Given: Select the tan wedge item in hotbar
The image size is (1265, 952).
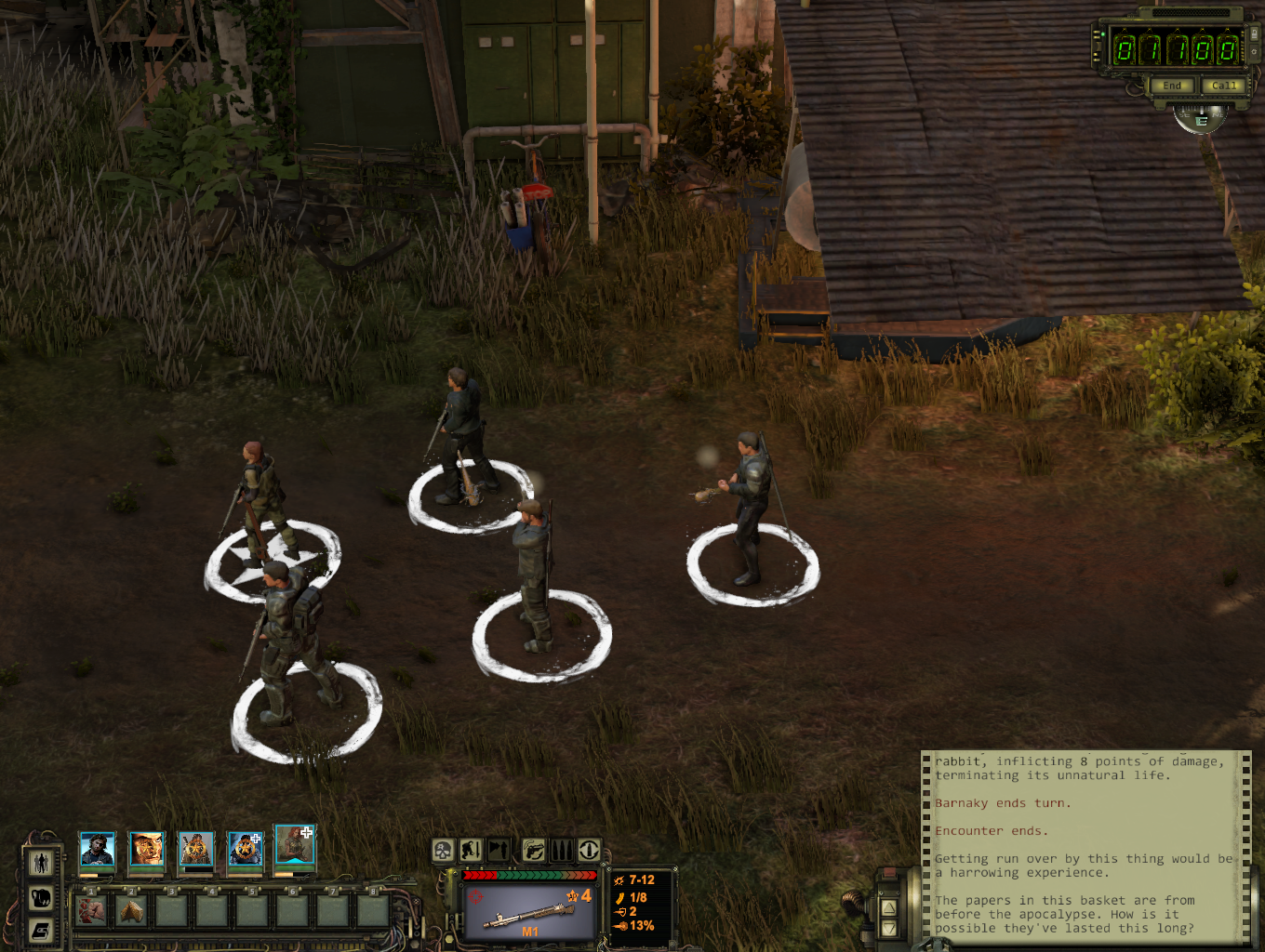Looking at the screenshot, I should (x=131, y=911).
